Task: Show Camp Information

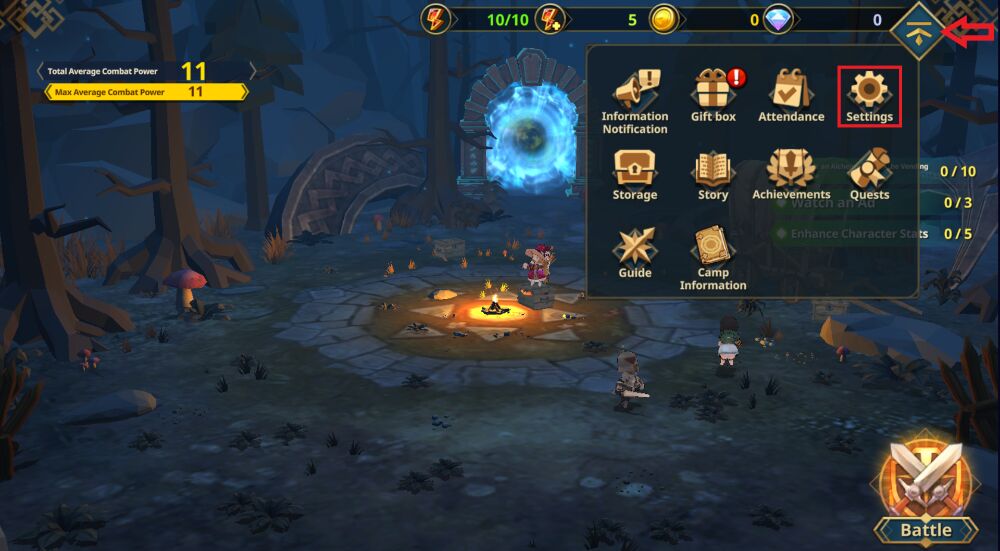Action: coord(713,256)
